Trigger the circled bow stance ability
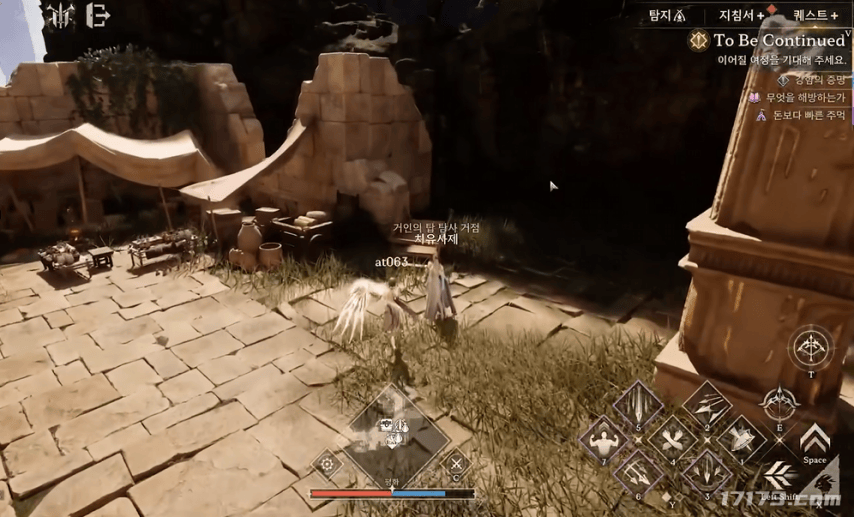This screenshot has width=854, height=517. [x=811, y=349]
